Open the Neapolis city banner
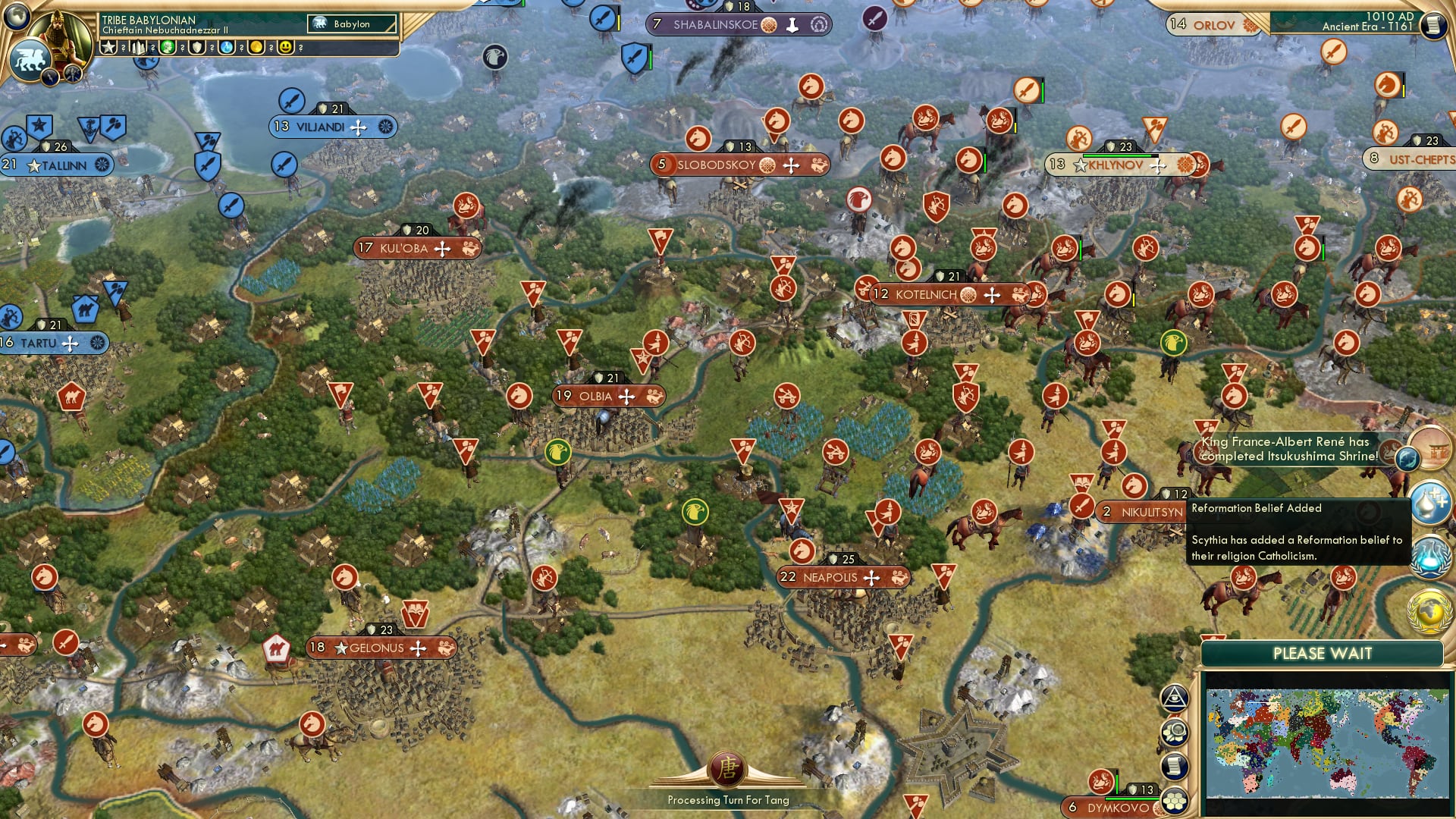Viewport: 1456px width, 819px height. click(x=840, y=577)
